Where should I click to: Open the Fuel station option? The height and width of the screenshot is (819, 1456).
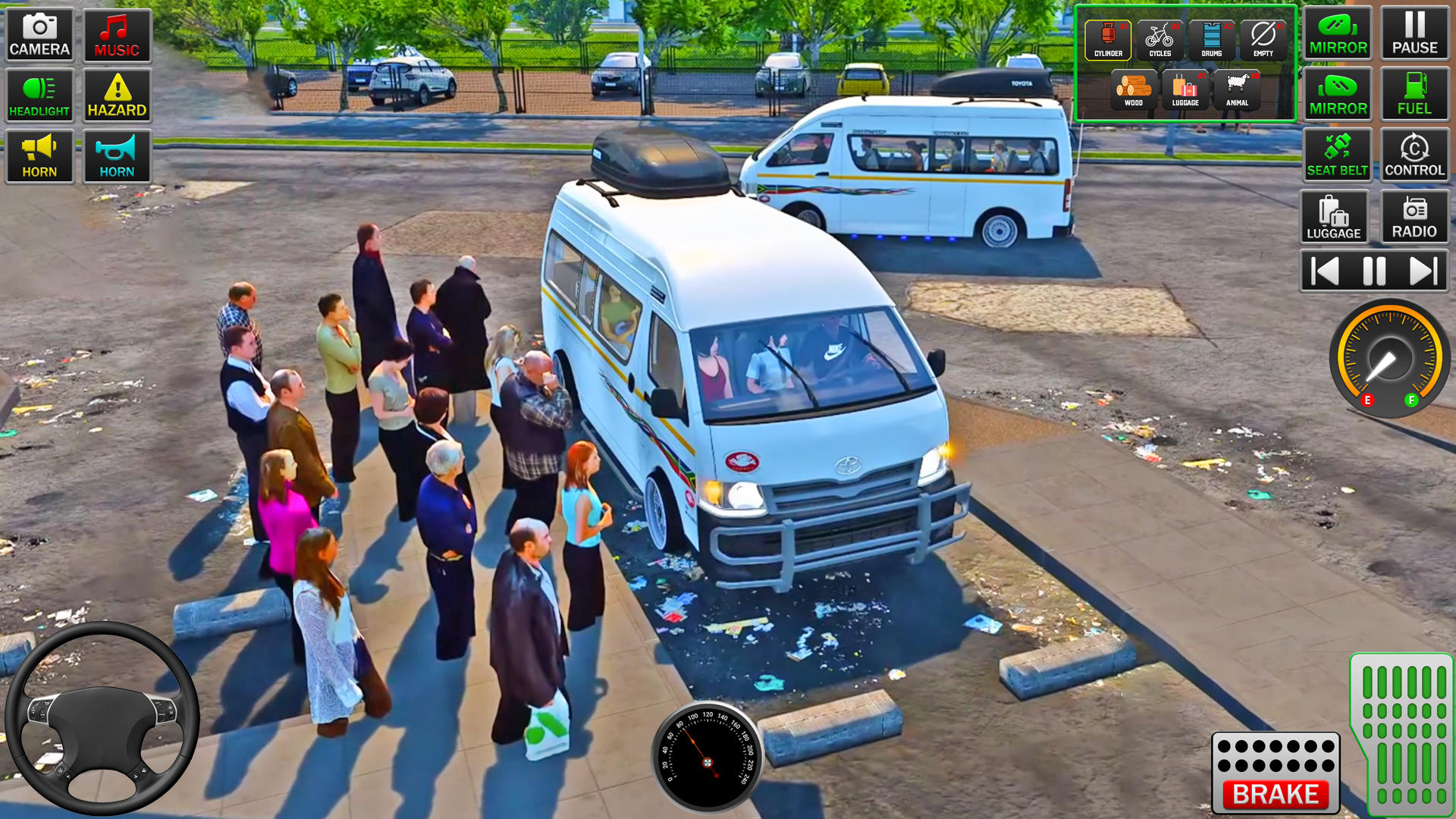point(1414,95)
